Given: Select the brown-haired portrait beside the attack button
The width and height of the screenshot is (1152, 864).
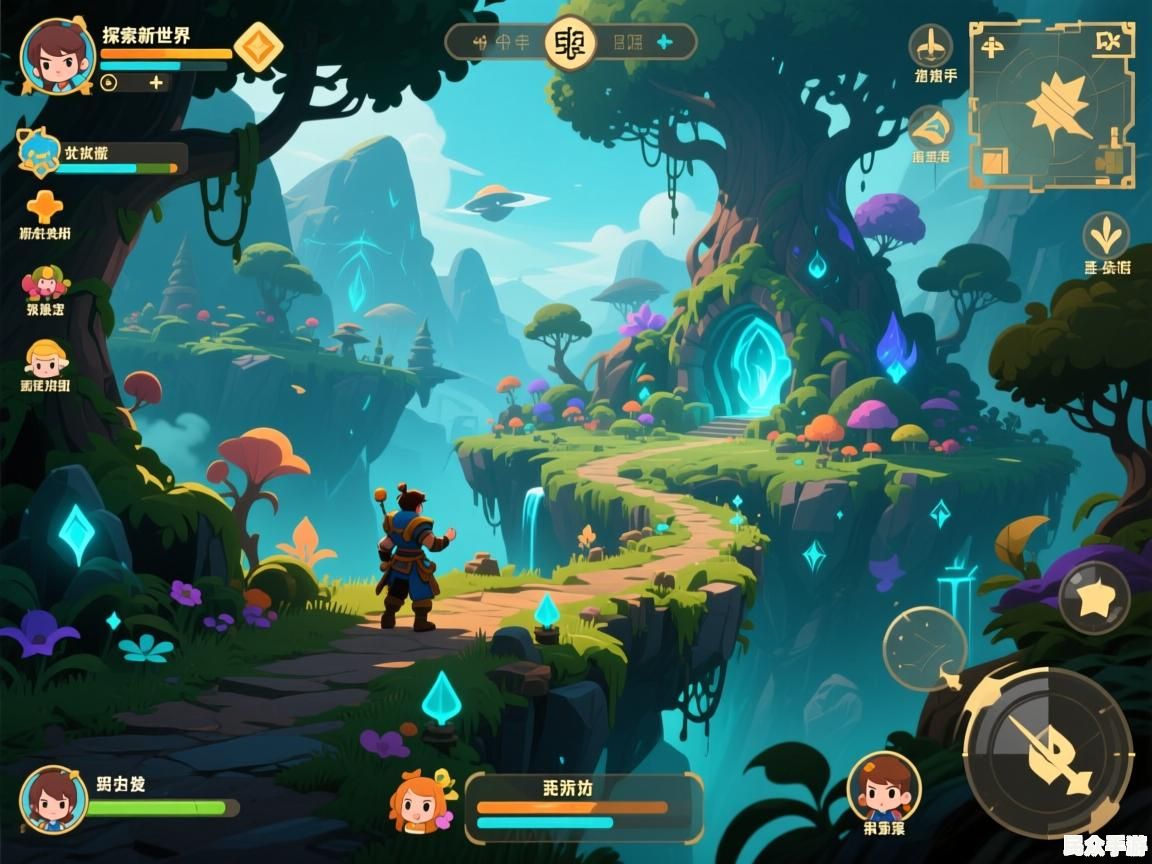Looking at the screenshot, I should [884, 786].
